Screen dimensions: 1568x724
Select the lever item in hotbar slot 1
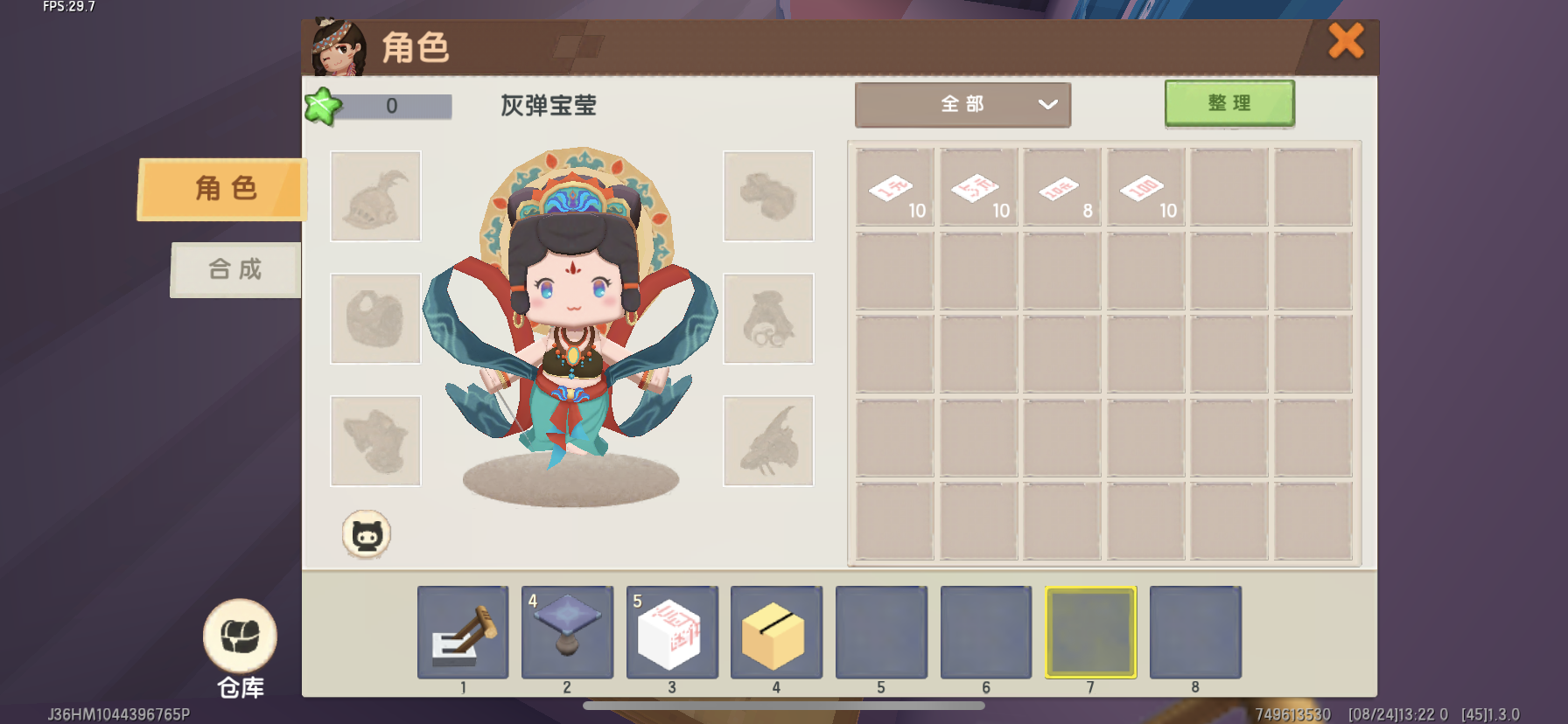click(x=463, y=632)
